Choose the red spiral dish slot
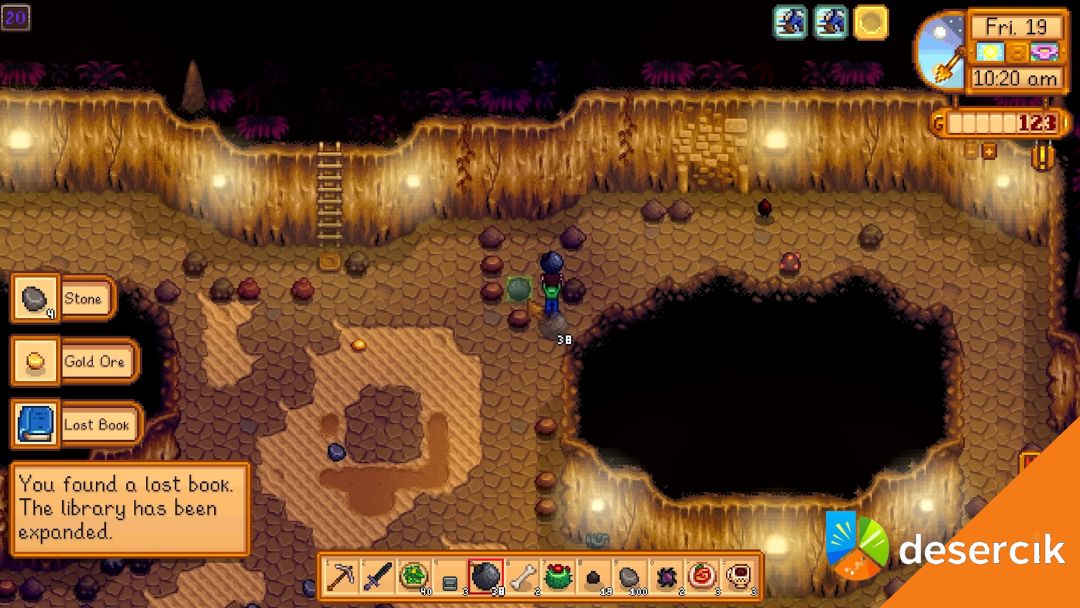 pyautogui.click(x=701, y=576)
